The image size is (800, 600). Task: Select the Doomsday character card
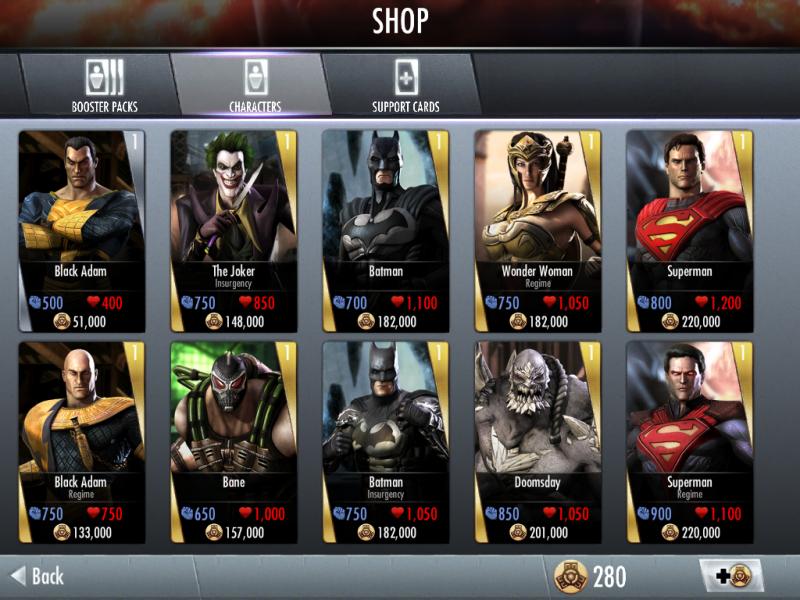click(537, 442)
